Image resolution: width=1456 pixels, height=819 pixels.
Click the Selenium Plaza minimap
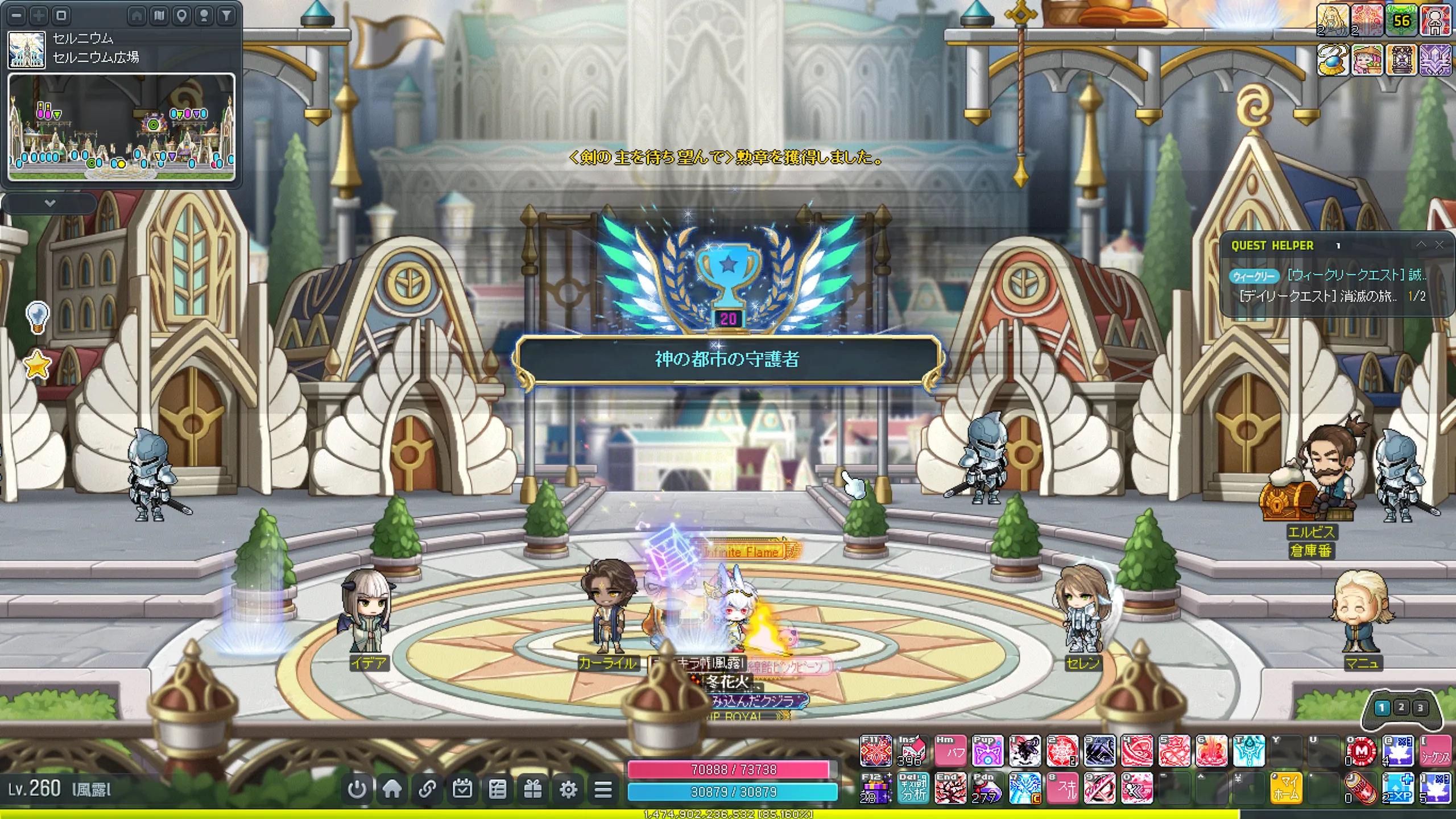[x=121, y=126]
